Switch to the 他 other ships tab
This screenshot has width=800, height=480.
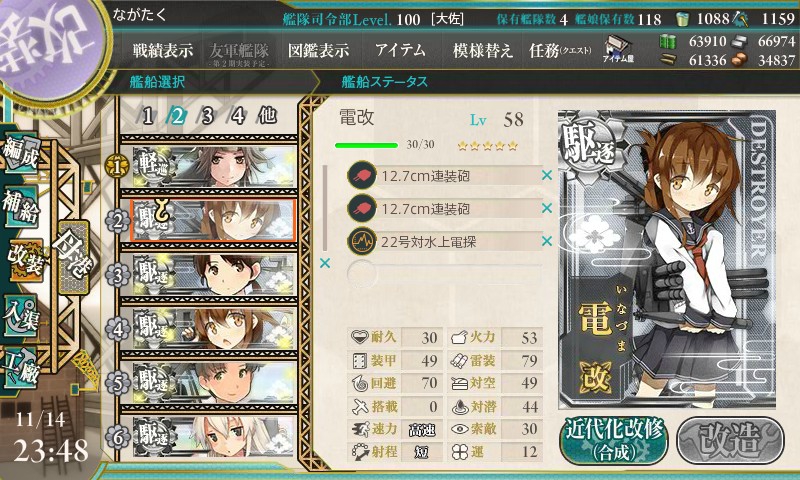267,115
